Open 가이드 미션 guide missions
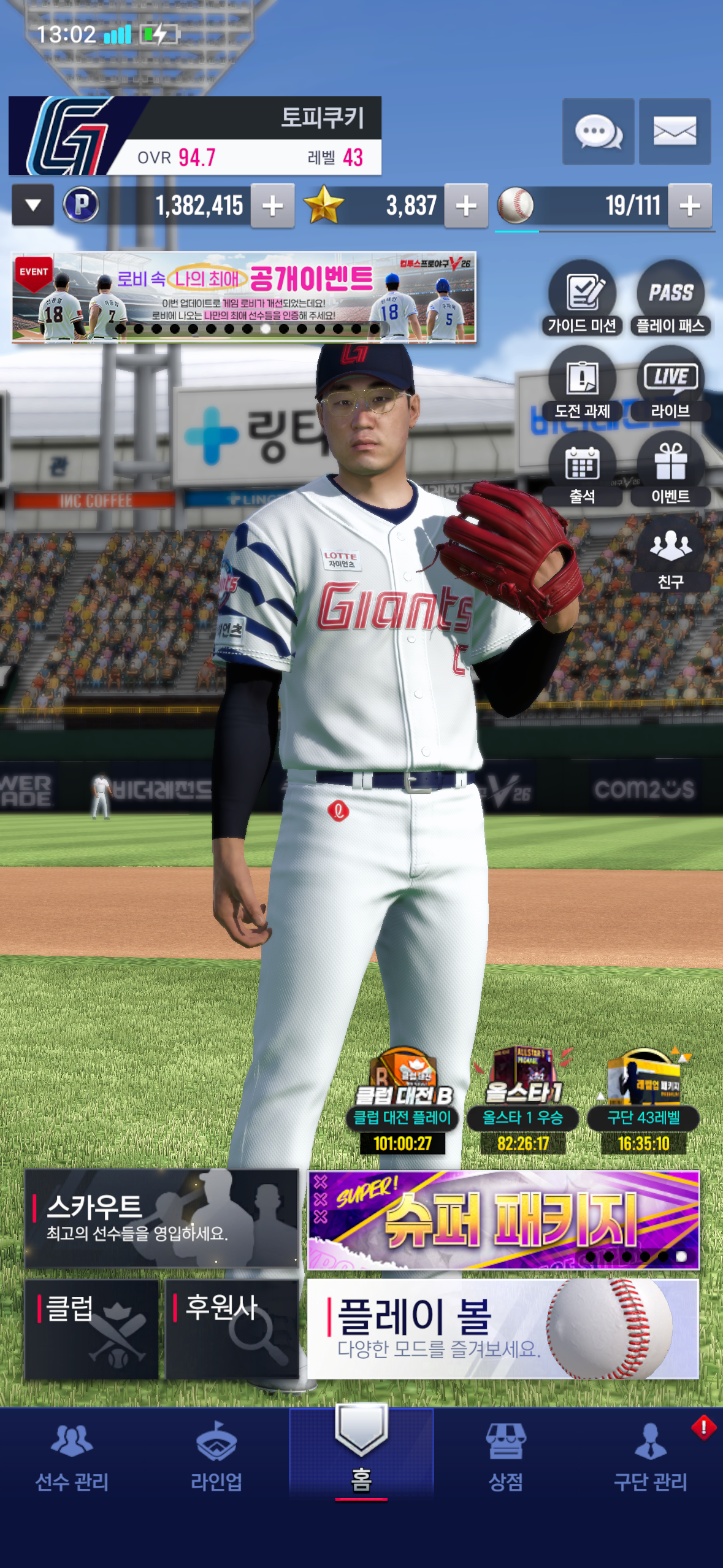Screen dimensions: 723x1568 click(582, 298)
